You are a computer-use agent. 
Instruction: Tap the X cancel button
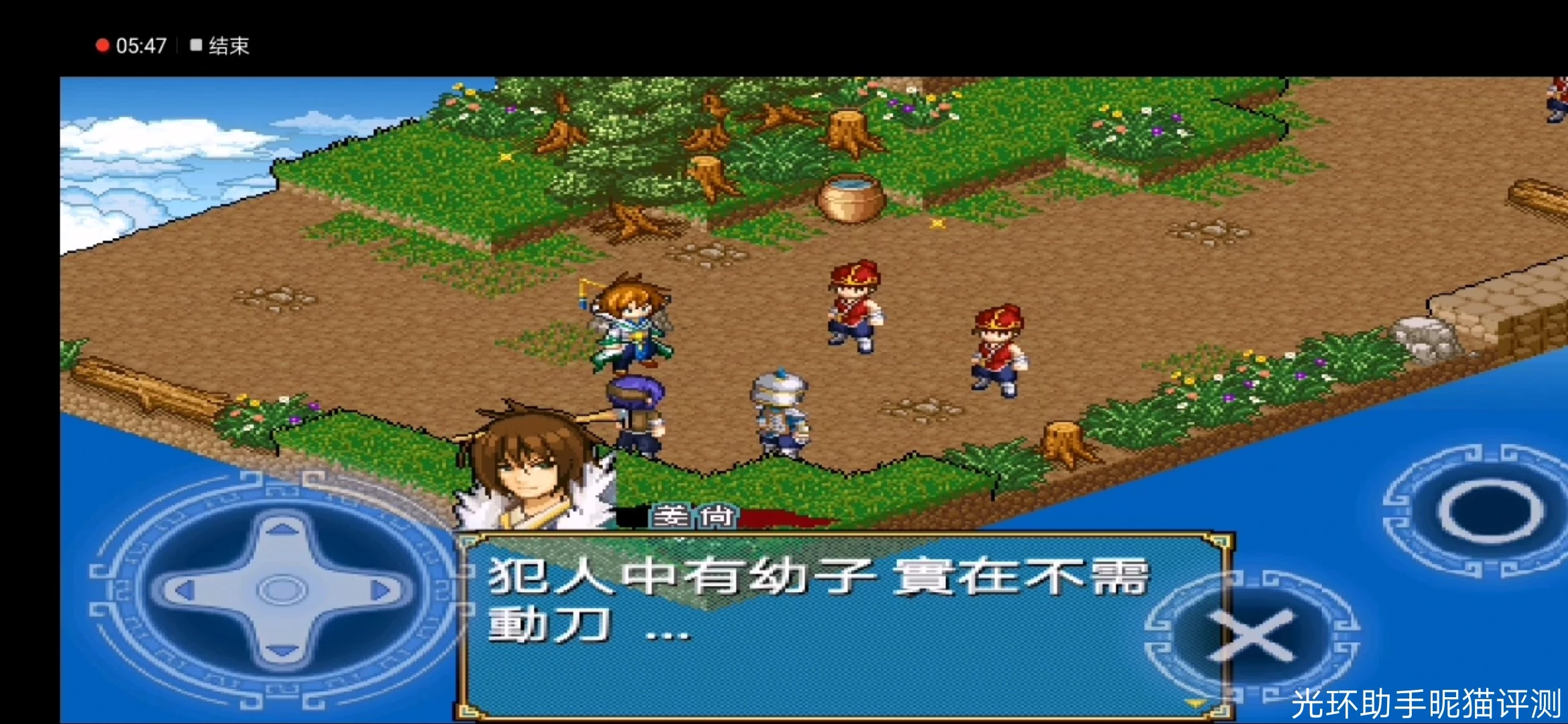[x=1250, y=635]
